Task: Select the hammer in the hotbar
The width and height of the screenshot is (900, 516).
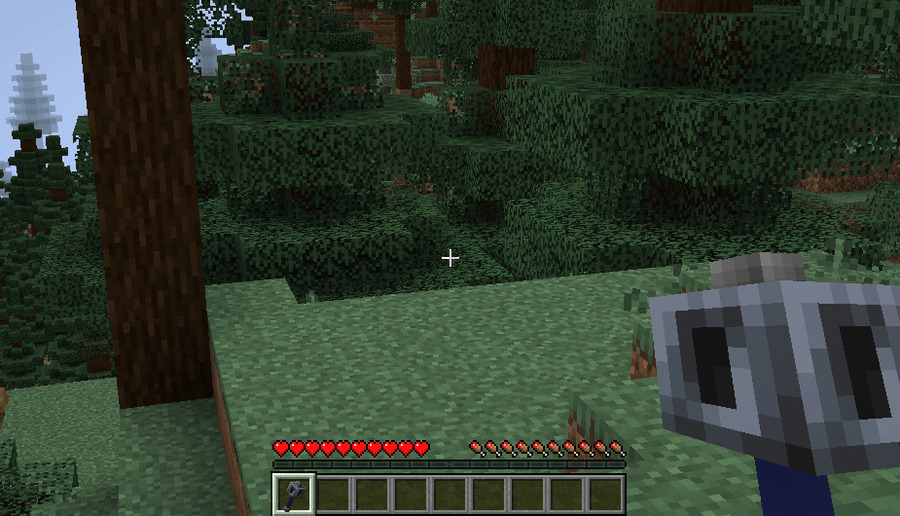Action: click(293, 494)
